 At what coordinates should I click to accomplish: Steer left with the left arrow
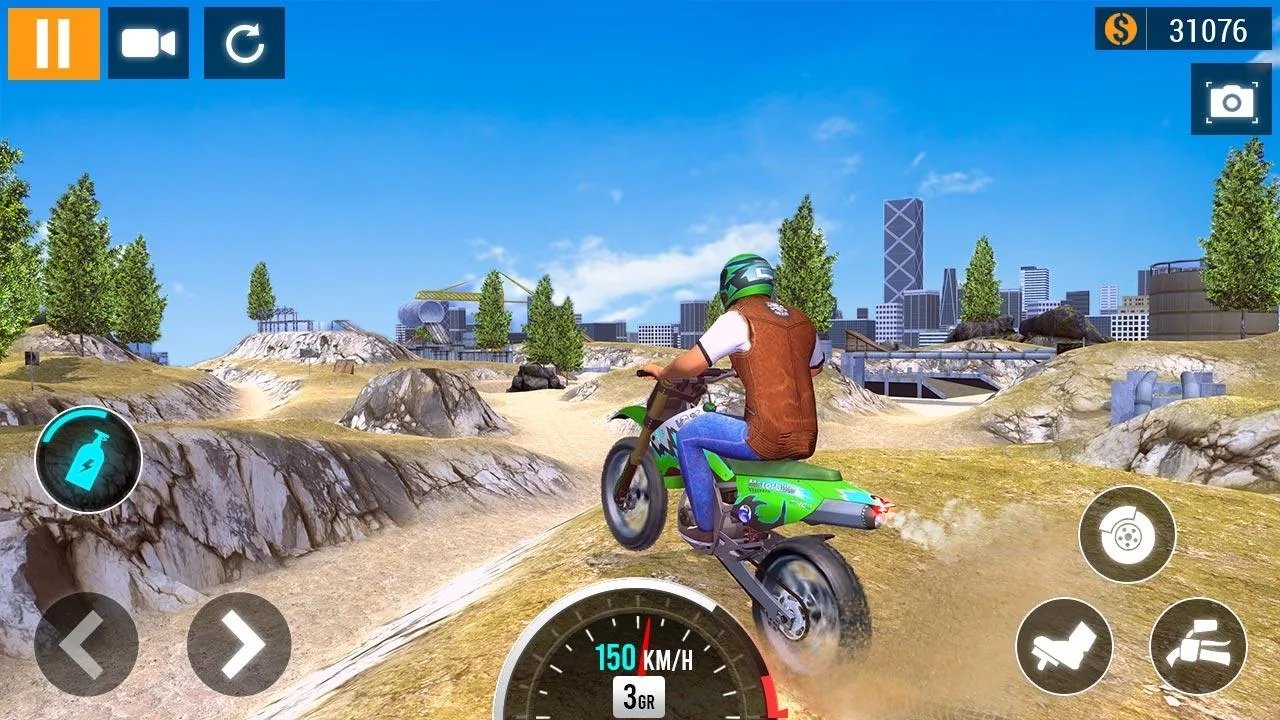pos(86,644)
